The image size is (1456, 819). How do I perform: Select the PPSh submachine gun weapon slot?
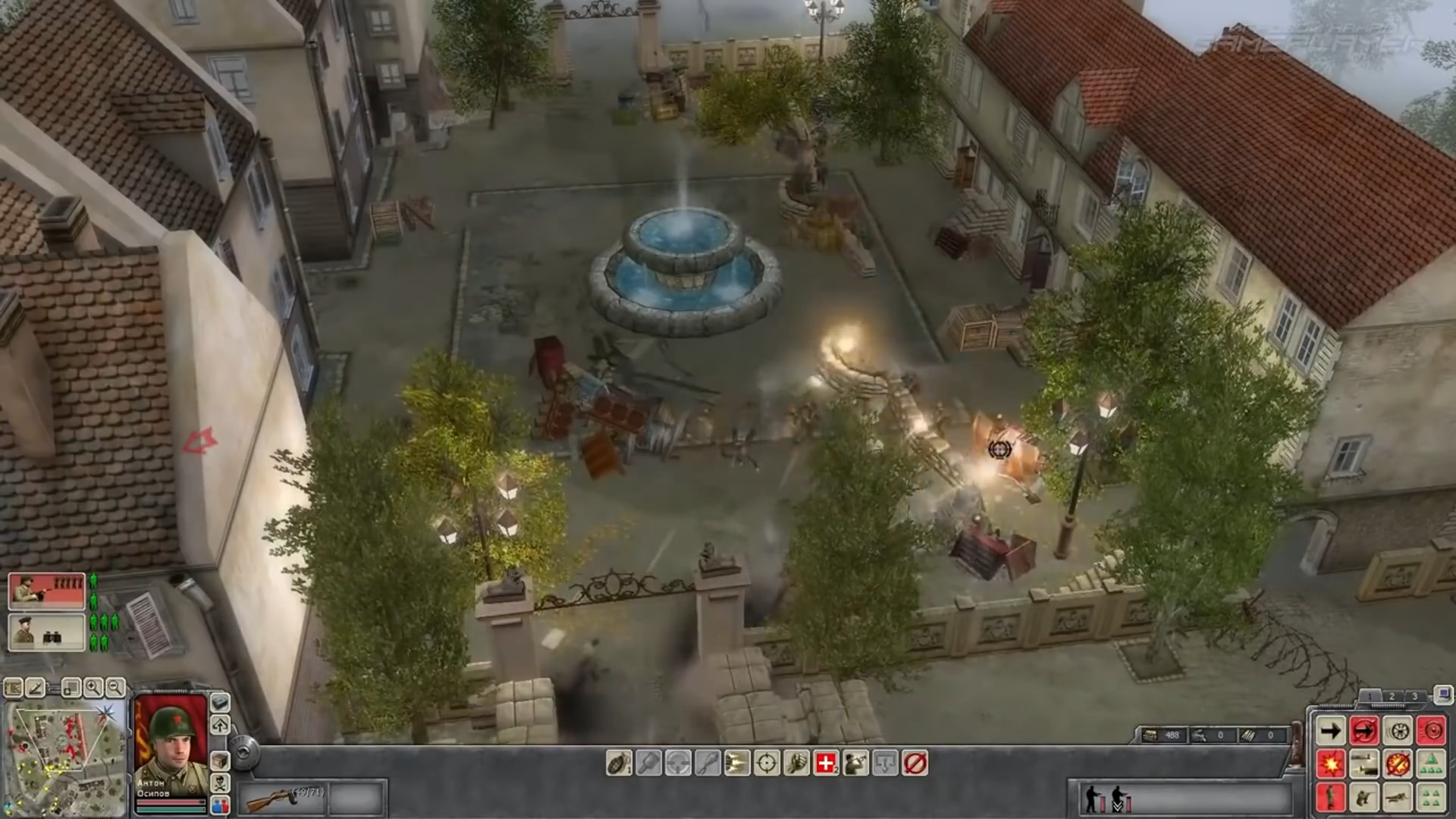282,798
